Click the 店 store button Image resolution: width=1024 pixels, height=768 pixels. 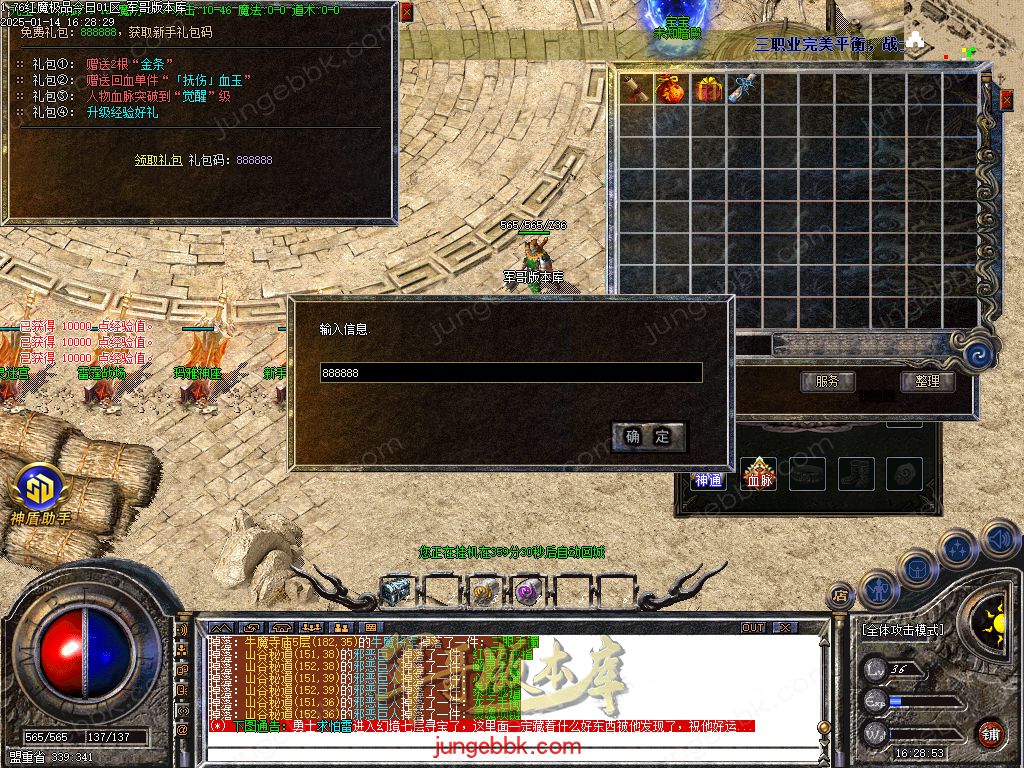[840, 595]
